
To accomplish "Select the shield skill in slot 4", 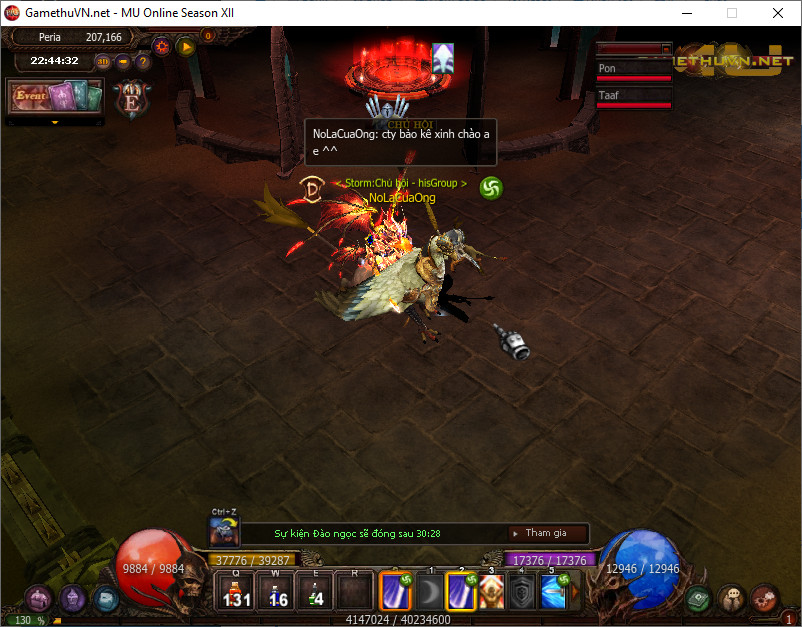I will click(522, 592).
